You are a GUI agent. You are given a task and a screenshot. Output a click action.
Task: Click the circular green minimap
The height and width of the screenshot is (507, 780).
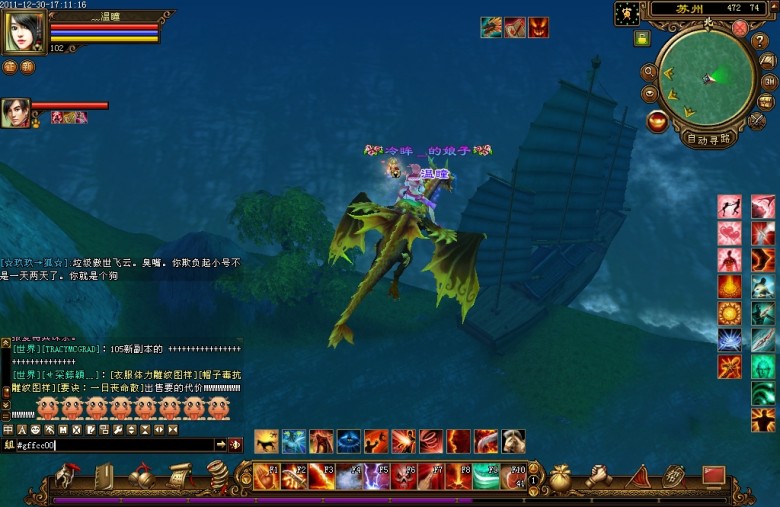click(x=707, y=78)
